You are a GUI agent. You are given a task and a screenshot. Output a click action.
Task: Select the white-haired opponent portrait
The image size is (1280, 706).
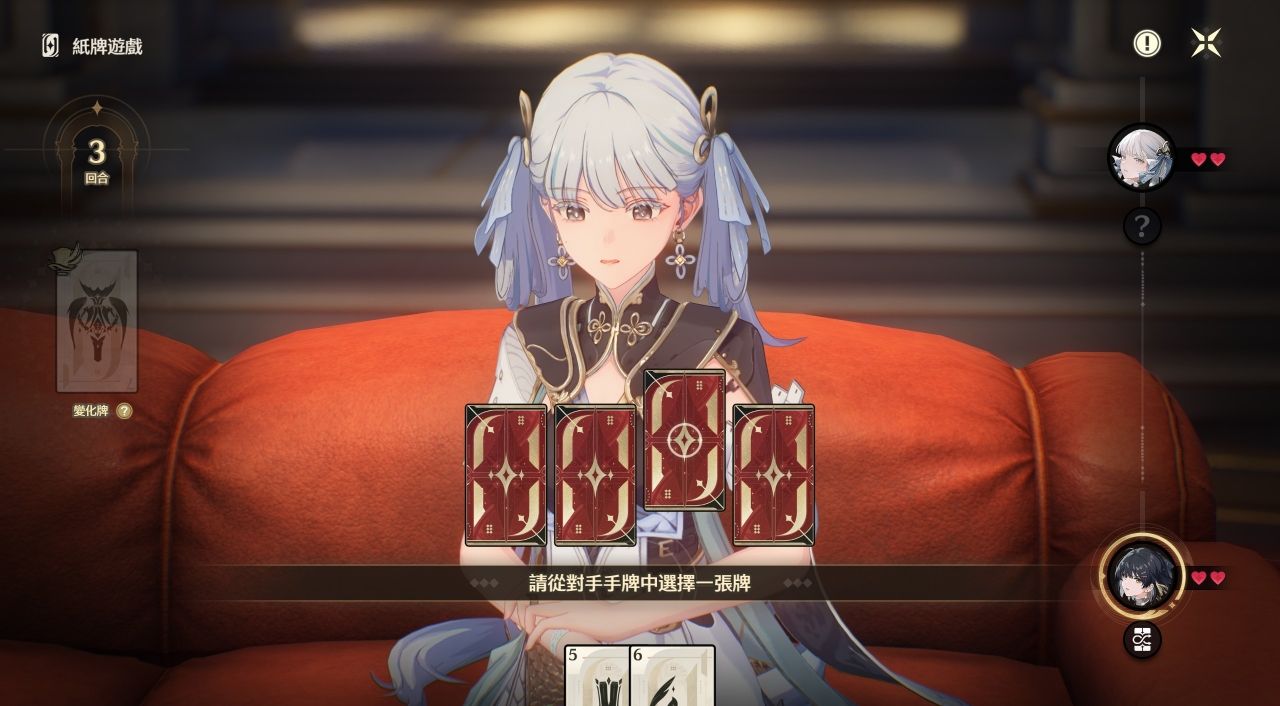point(1141,157)
